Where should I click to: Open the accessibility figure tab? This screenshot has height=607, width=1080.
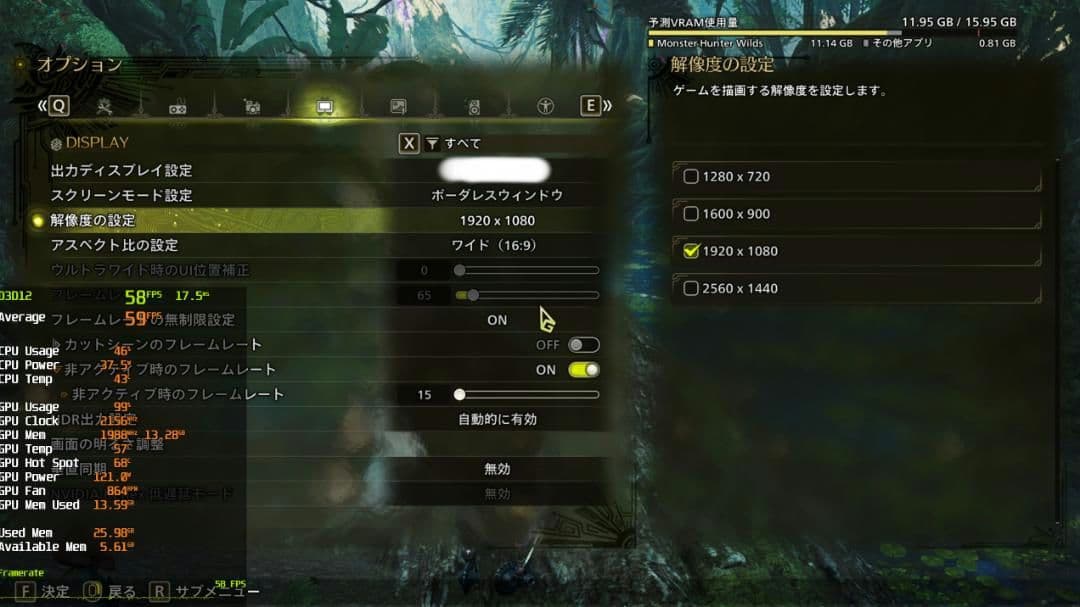(545, 106)
